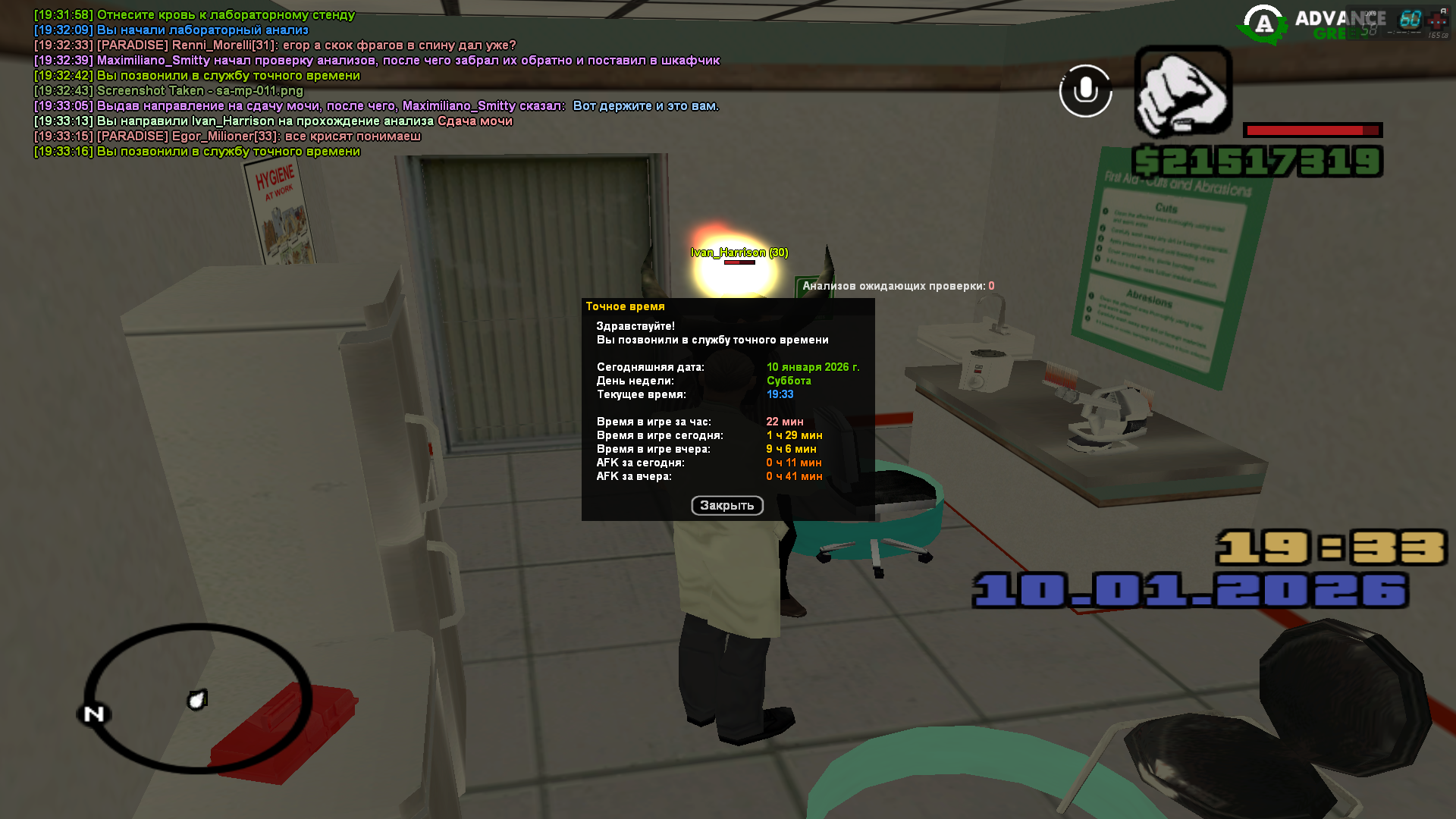The image size is (1456, 819).
Task: Toggle the microphone voice chat icon
Action: point(1085,91)
